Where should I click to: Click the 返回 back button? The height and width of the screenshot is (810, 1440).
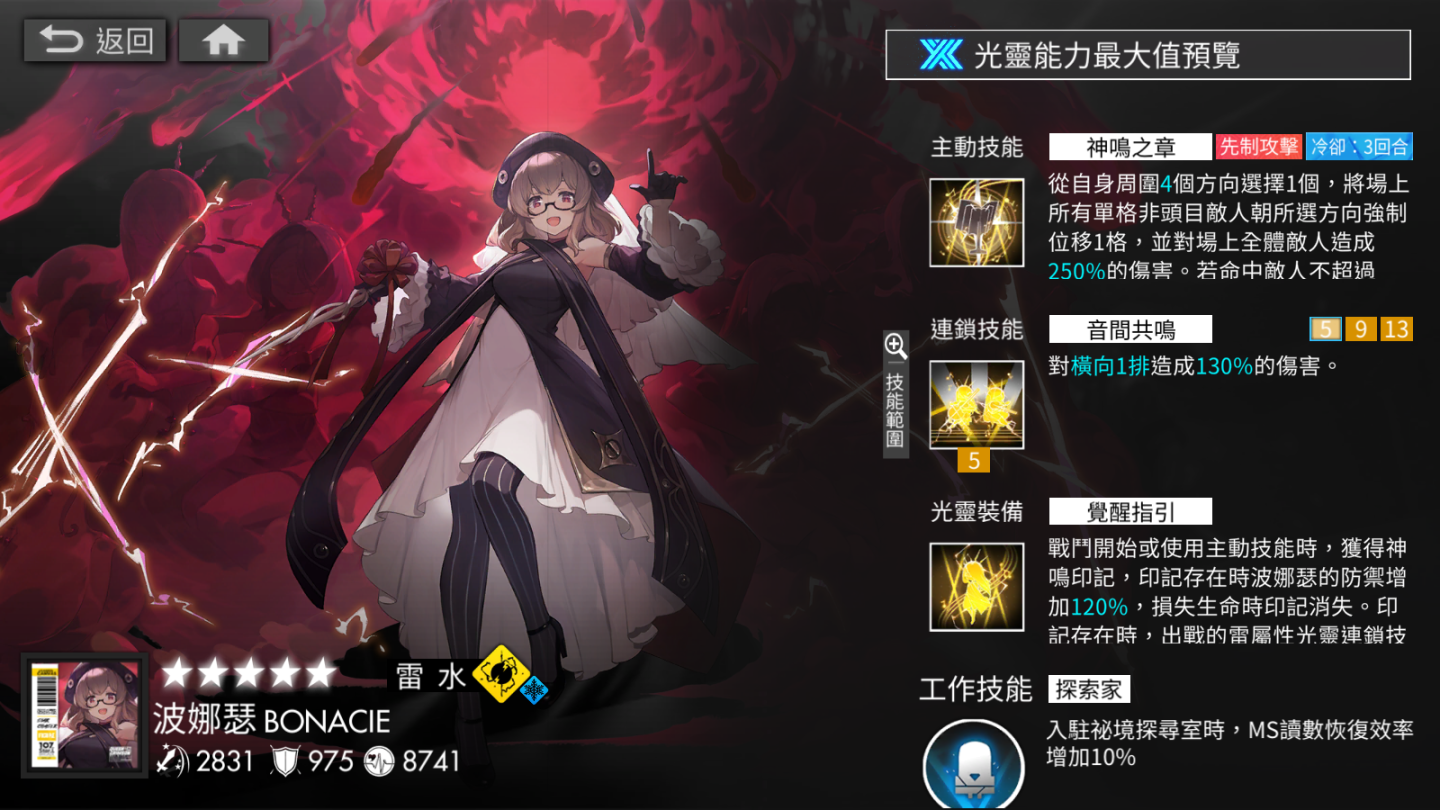97,40
